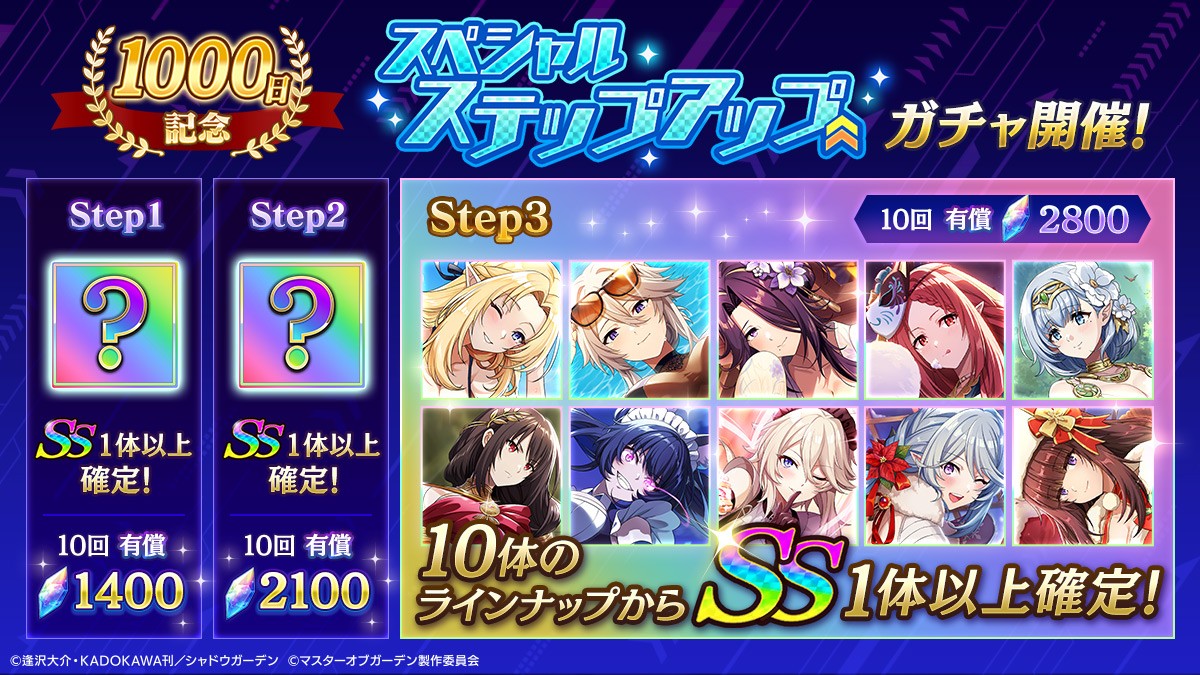Screen dimensions: 1200x675
Task: Pick the character with orange sunglasses
Action: pos(639,328)
